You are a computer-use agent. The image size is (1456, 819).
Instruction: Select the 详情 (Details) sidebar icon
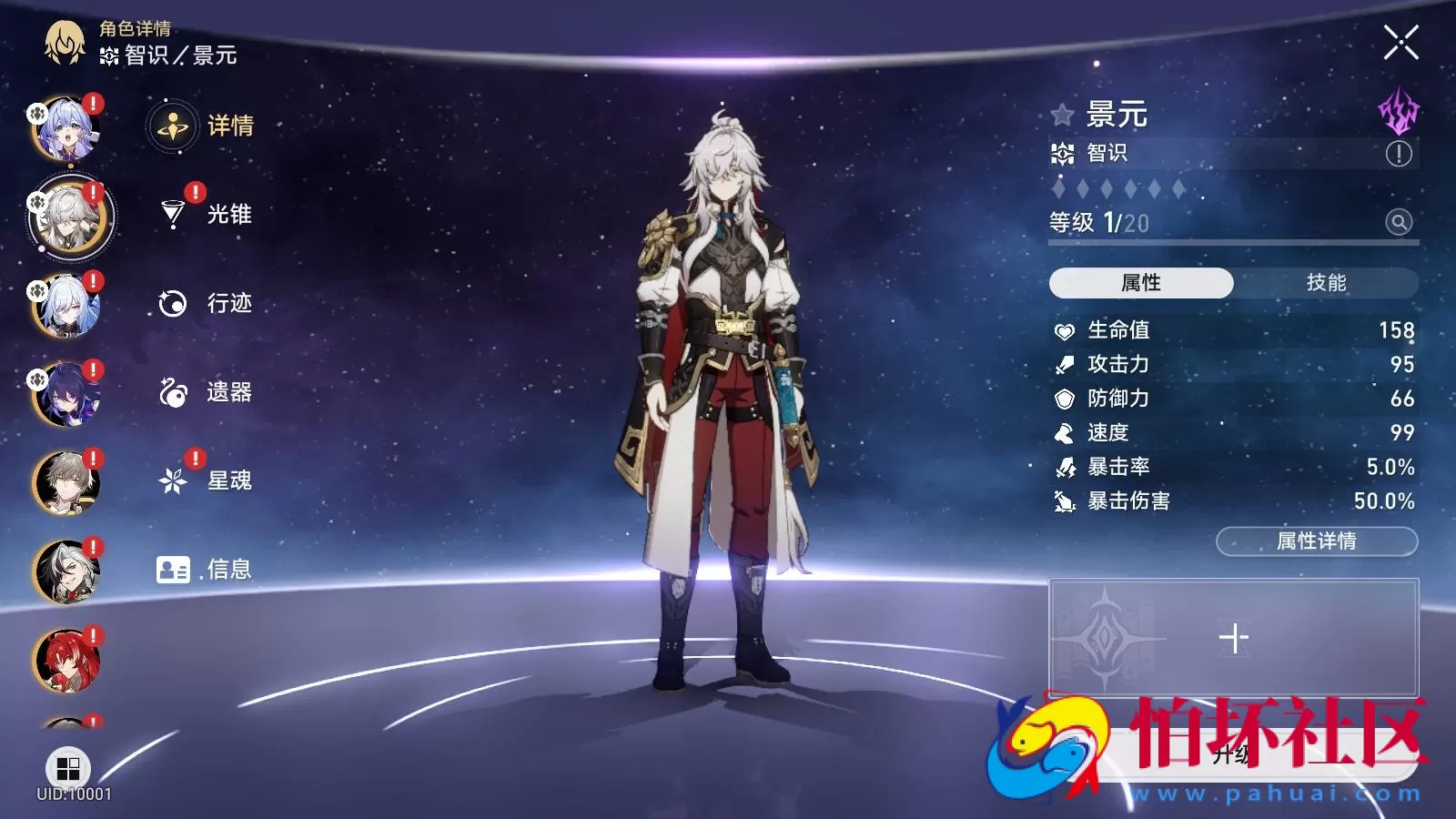(x=171, y=127)
